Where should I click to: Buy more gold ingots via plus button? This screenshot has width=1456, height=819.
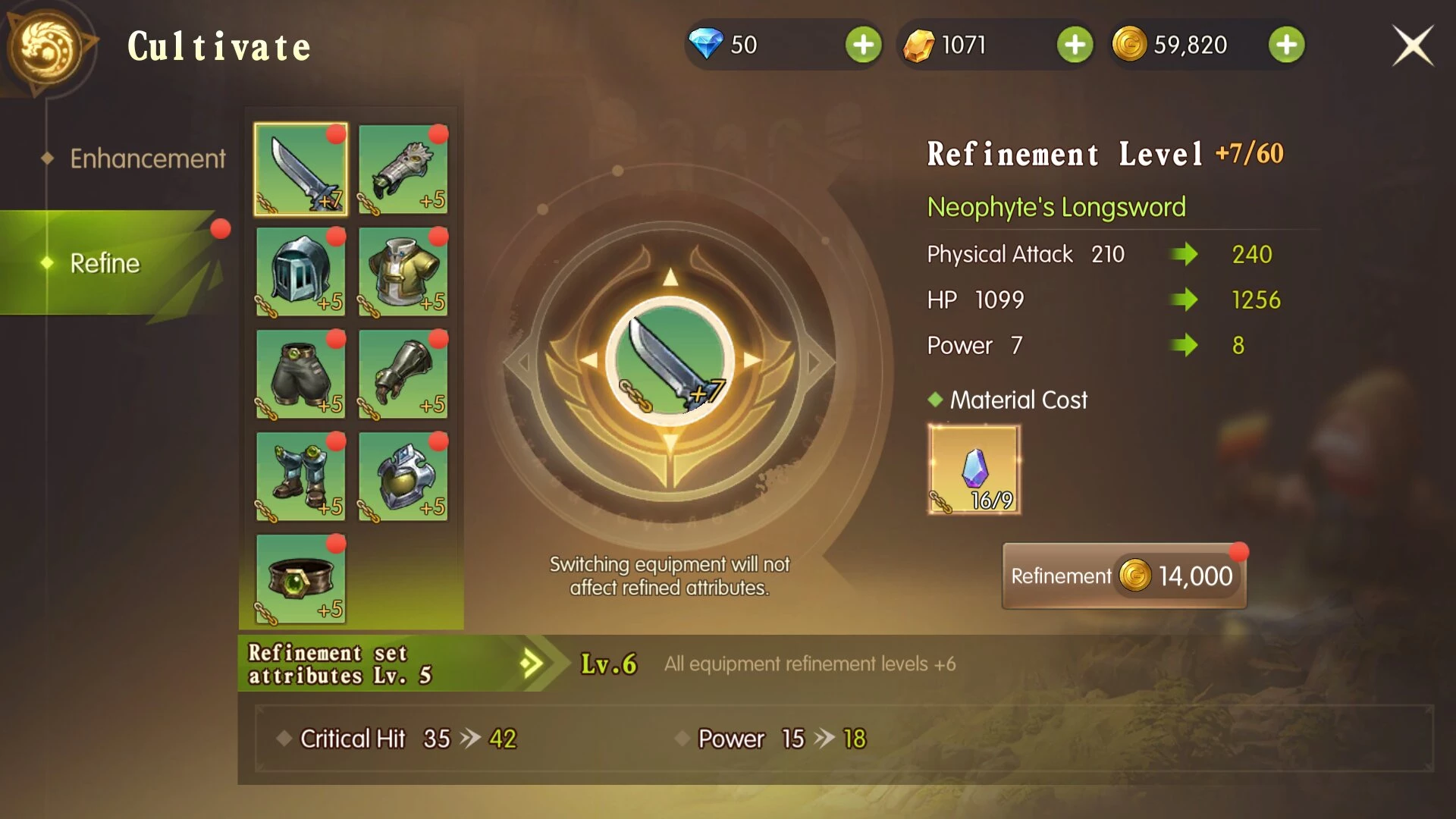(1075, 45)
